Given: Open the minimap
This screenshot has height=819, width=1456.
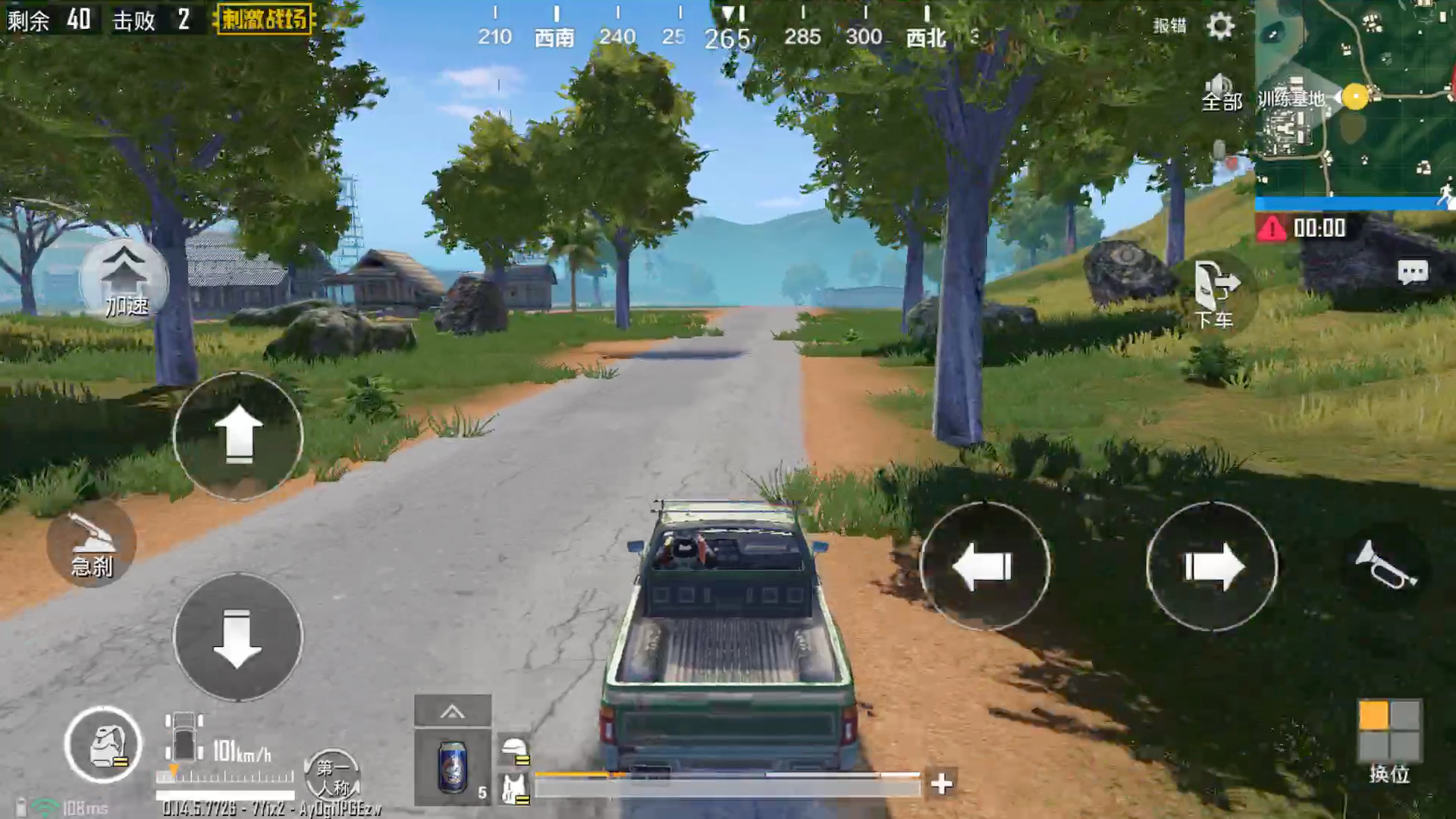Looking at the screenshot, I should click(1354, 97).
